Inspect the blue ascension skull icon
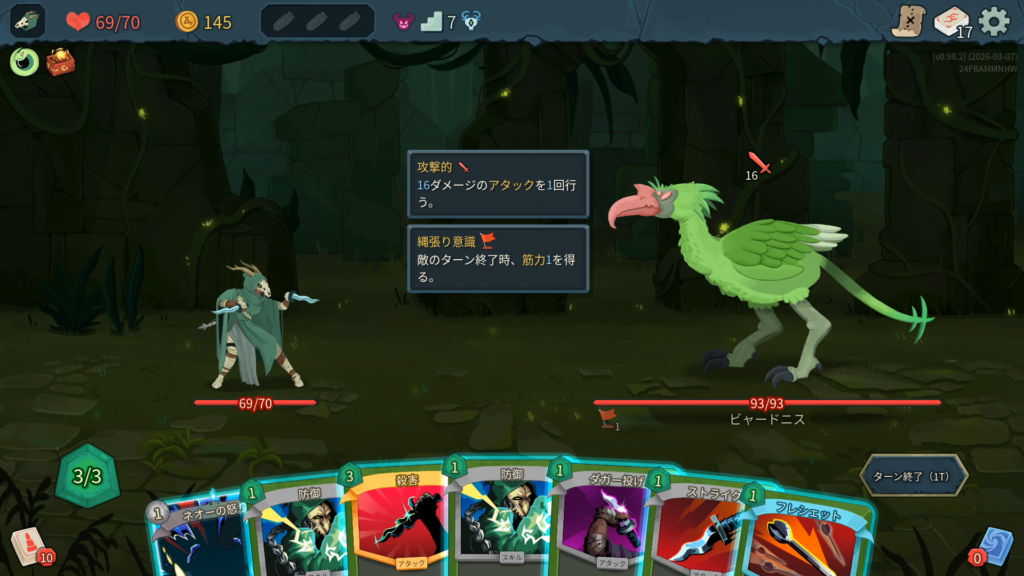This screenshot has height=576, width=1024. click(471, 21)
